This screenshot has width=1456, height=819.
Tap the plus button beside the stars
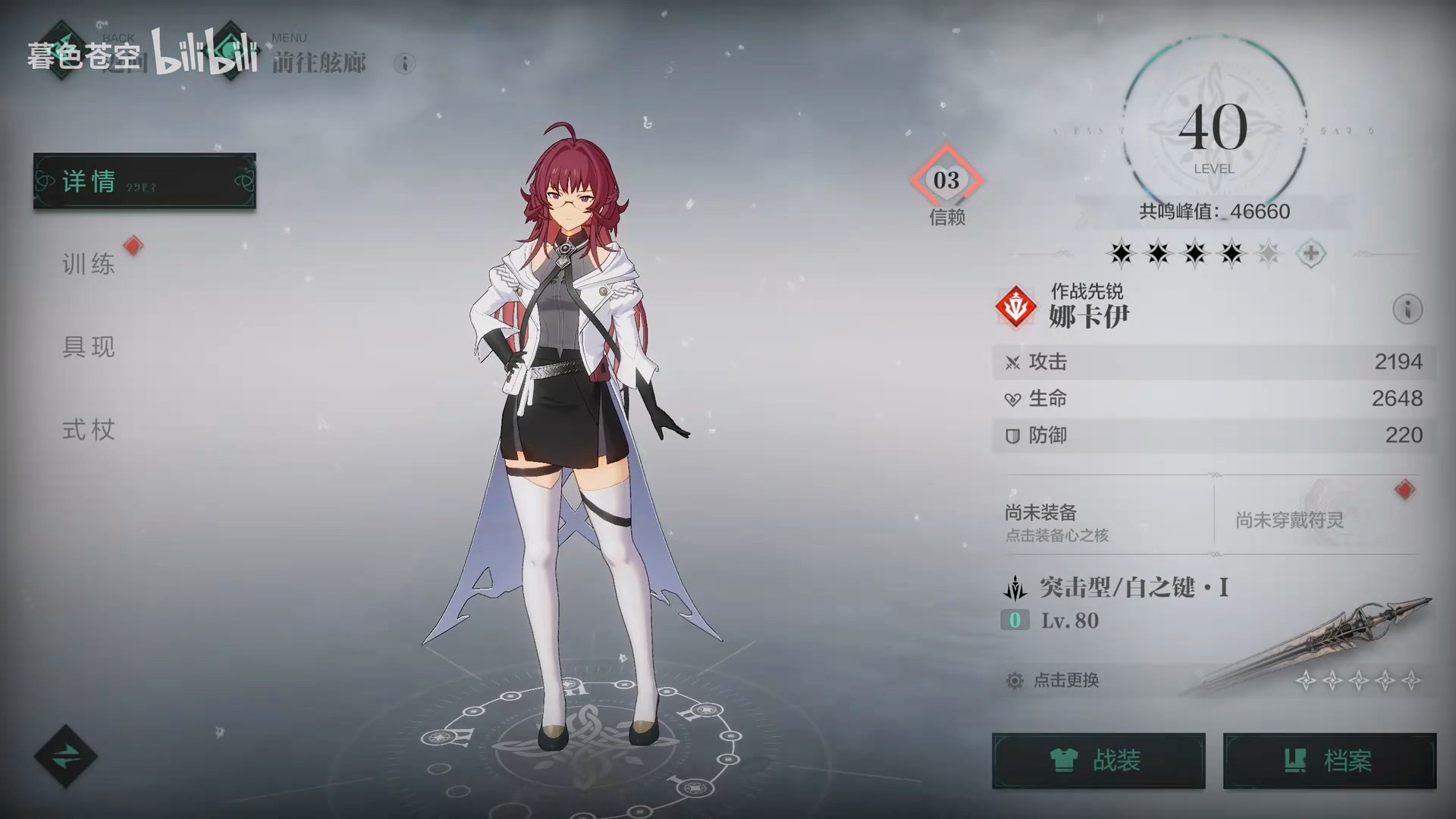(x=1311, y=253)
